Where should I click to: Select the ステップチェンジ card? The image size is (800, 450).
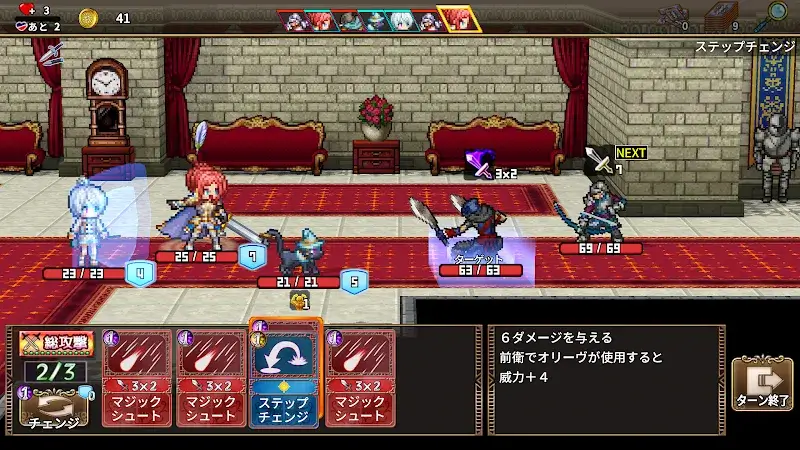284,375
